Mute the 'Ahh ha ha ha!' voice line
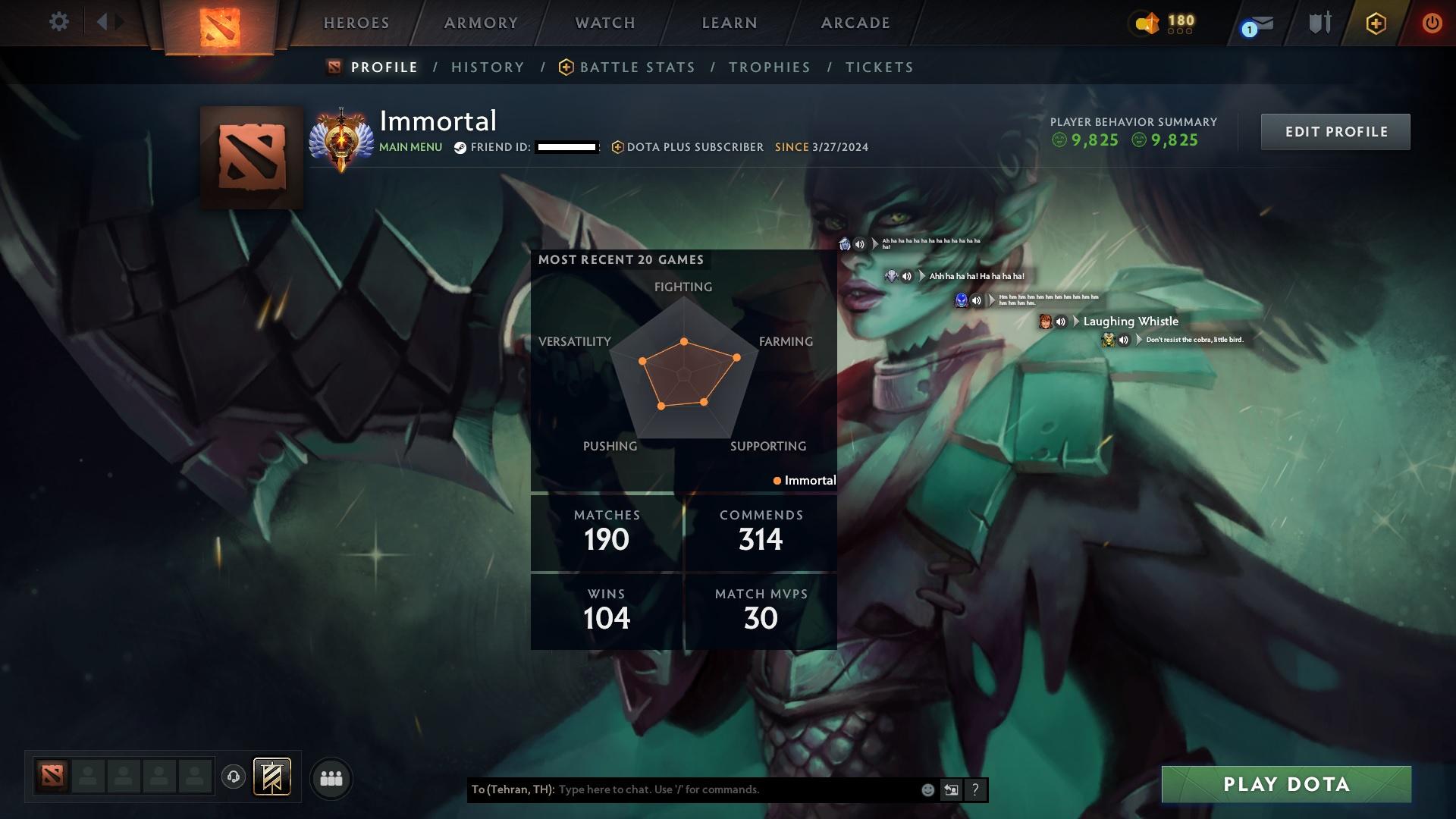 (907, 276)
